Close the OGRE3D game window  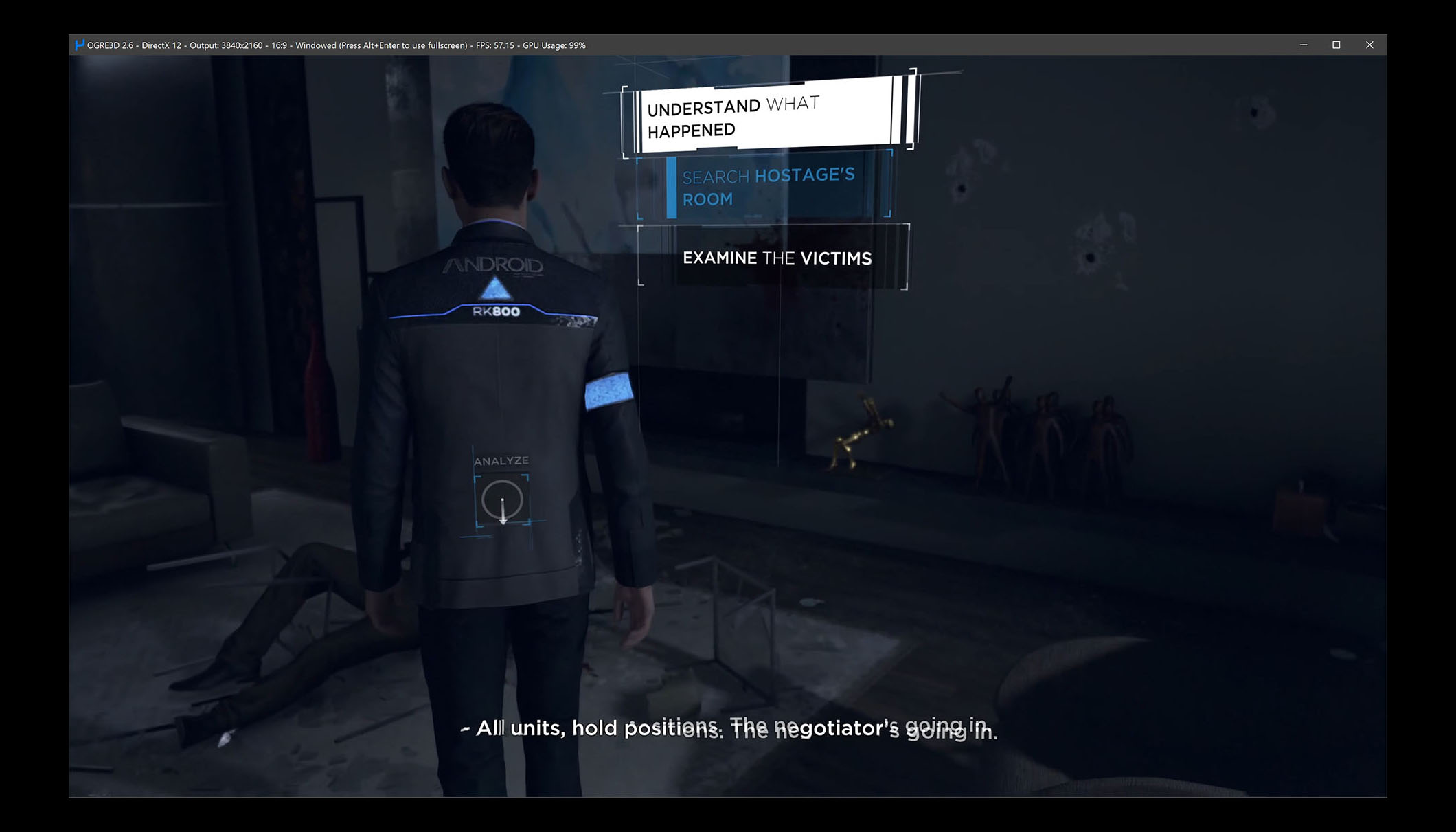pyautogui.click(x=1369, y=45)
